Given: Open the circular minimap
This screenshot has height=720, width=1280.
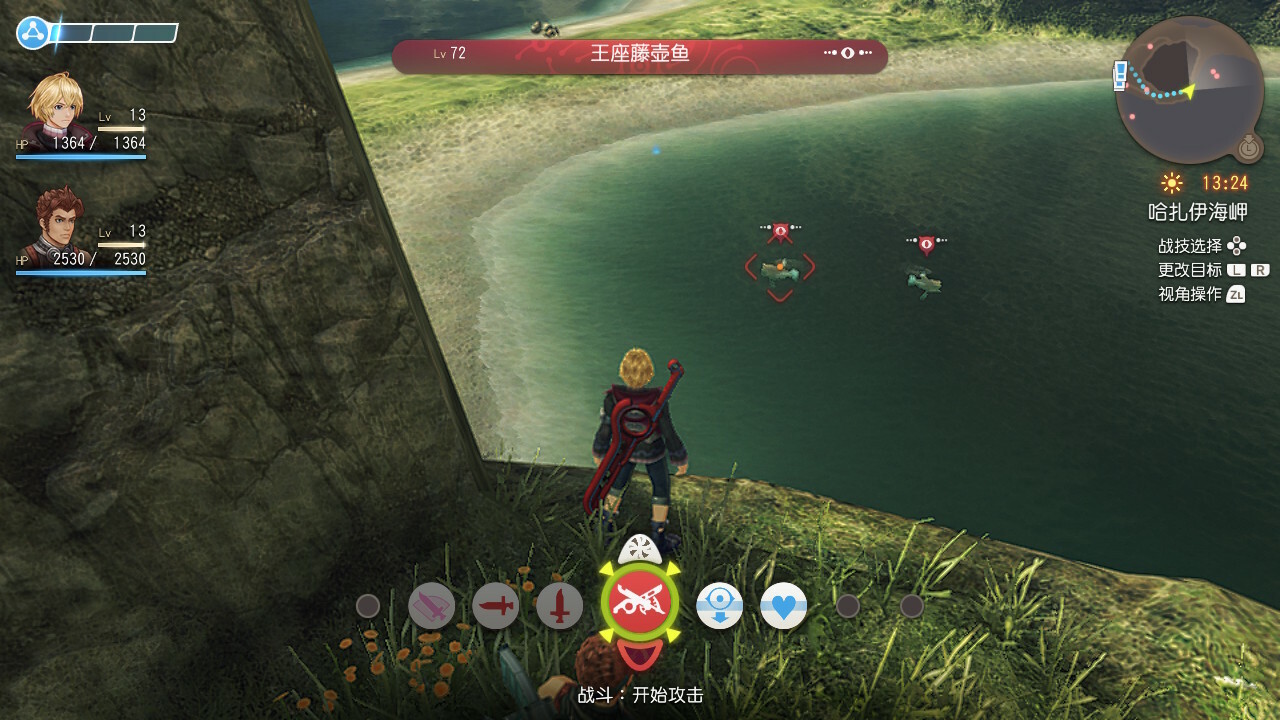Looking at the screenshot, I should 1189,90.
